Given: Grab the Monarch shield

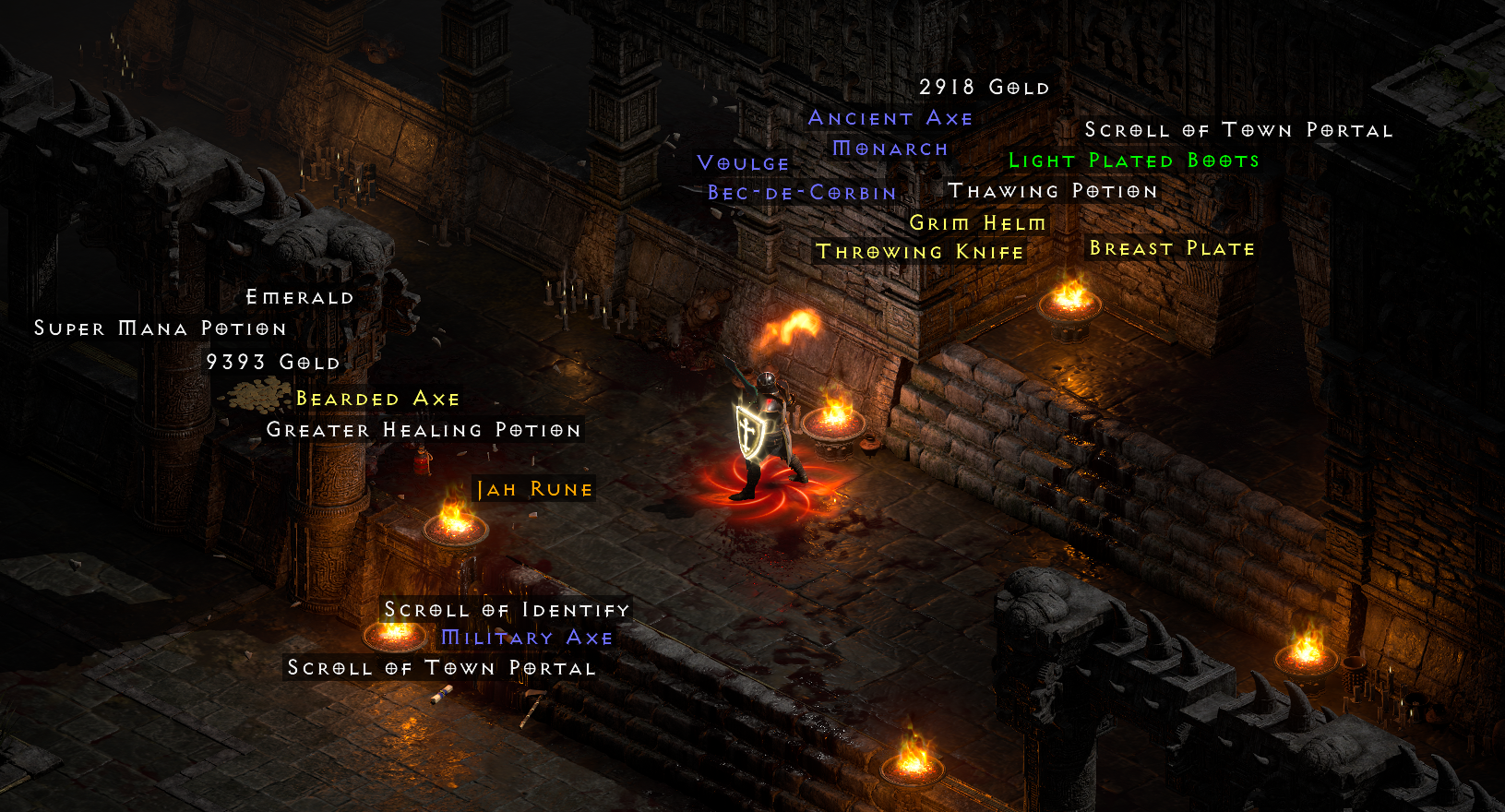Looking at the screenshot, I should click(x=888, y=149).
